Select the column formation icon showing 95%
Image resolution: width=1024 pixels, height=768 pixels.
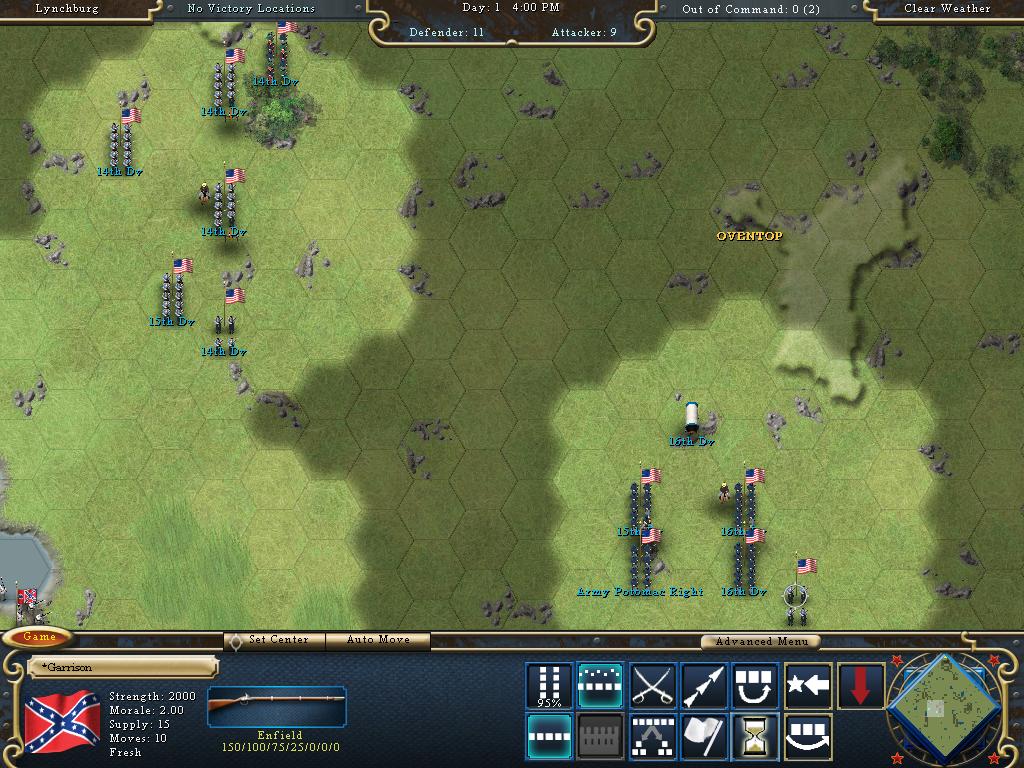click(549, 685)
